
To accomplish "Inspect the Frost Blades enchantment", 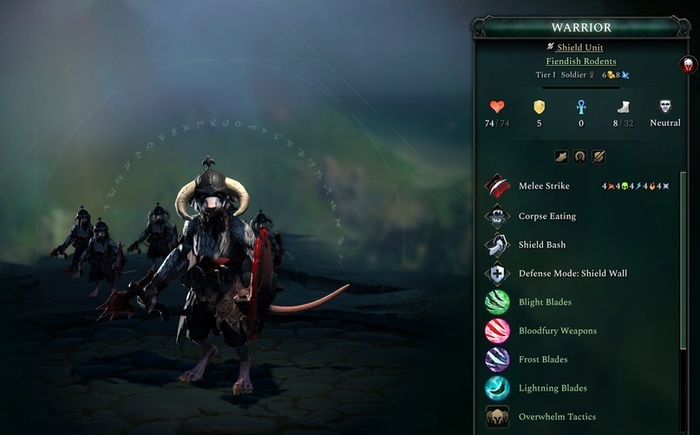I will [543, 359].
